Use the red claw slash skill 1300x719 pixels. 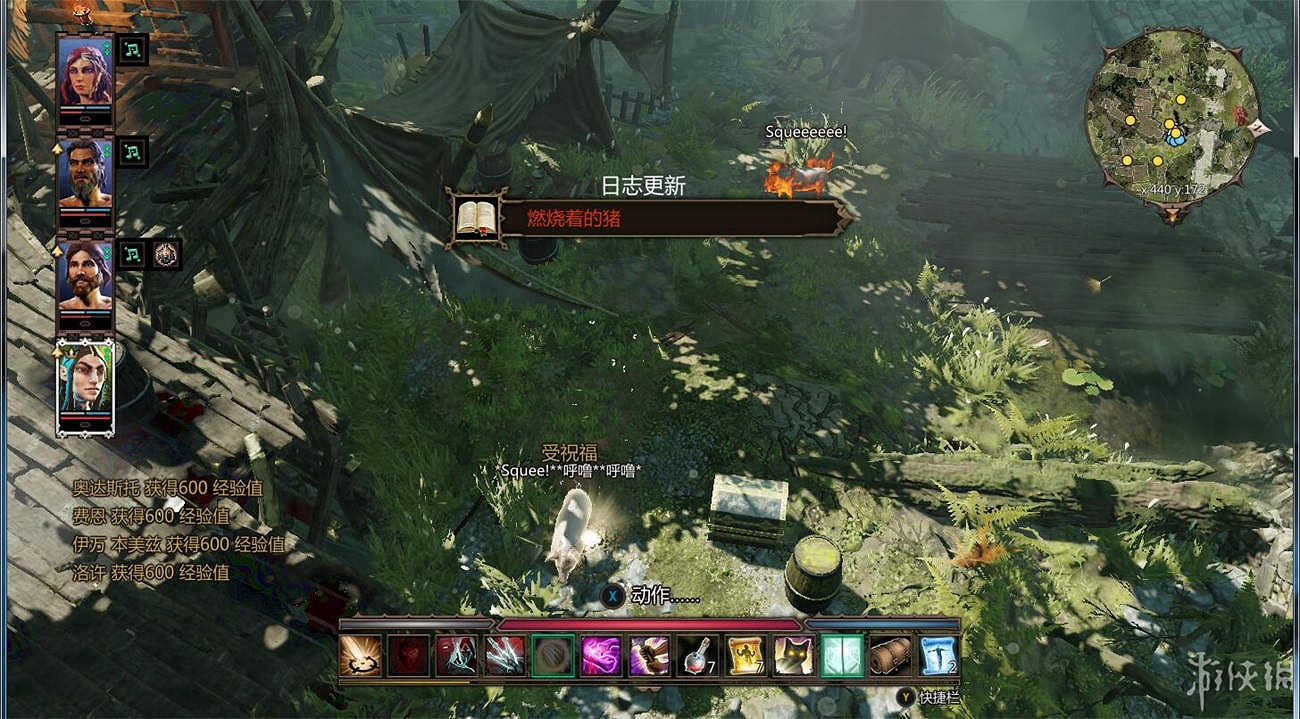click(x=504, y=656)
